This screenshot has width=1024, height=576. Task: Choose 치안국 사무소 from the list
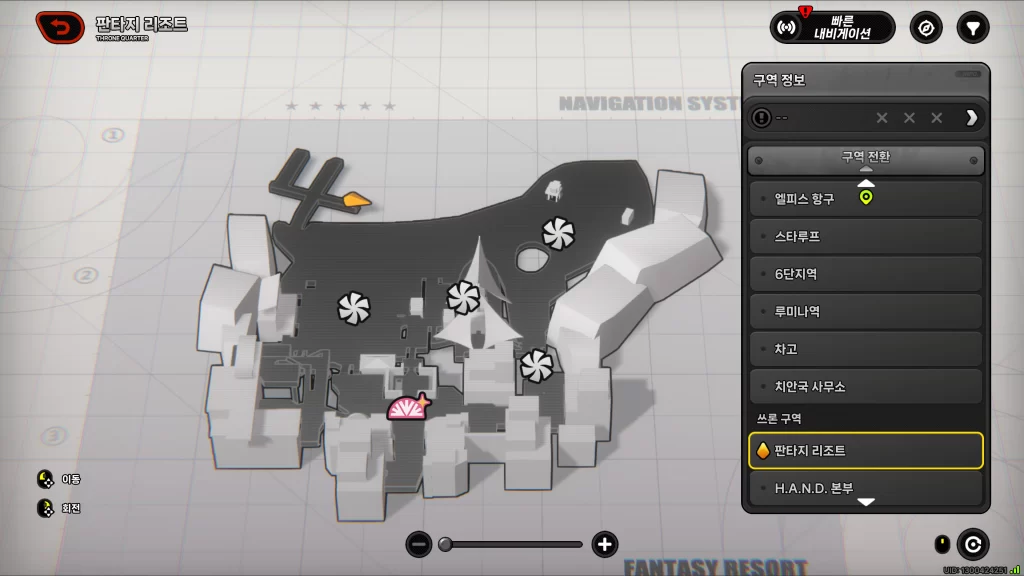coord(866,386)
